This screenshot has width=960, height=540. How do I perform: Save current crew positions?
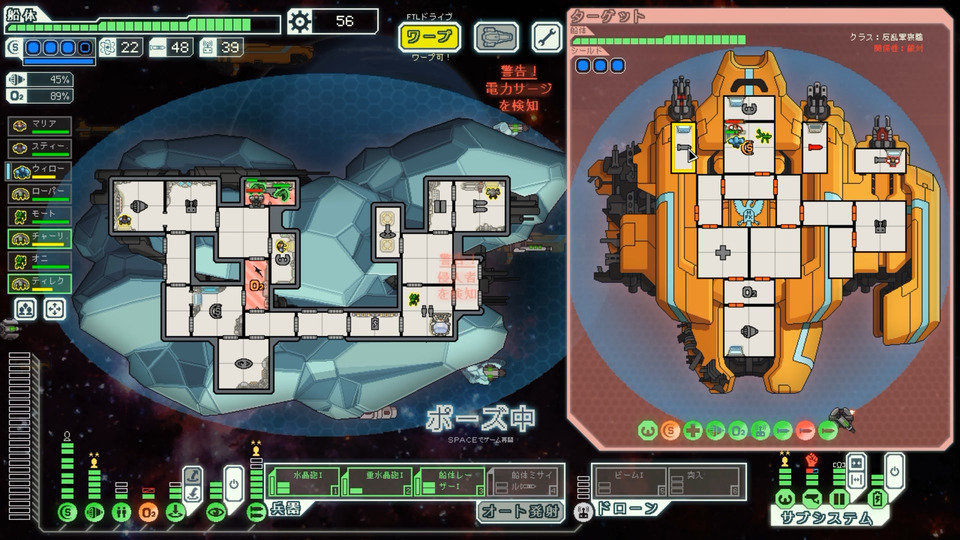pyautogui.click(x=26, y=309)
